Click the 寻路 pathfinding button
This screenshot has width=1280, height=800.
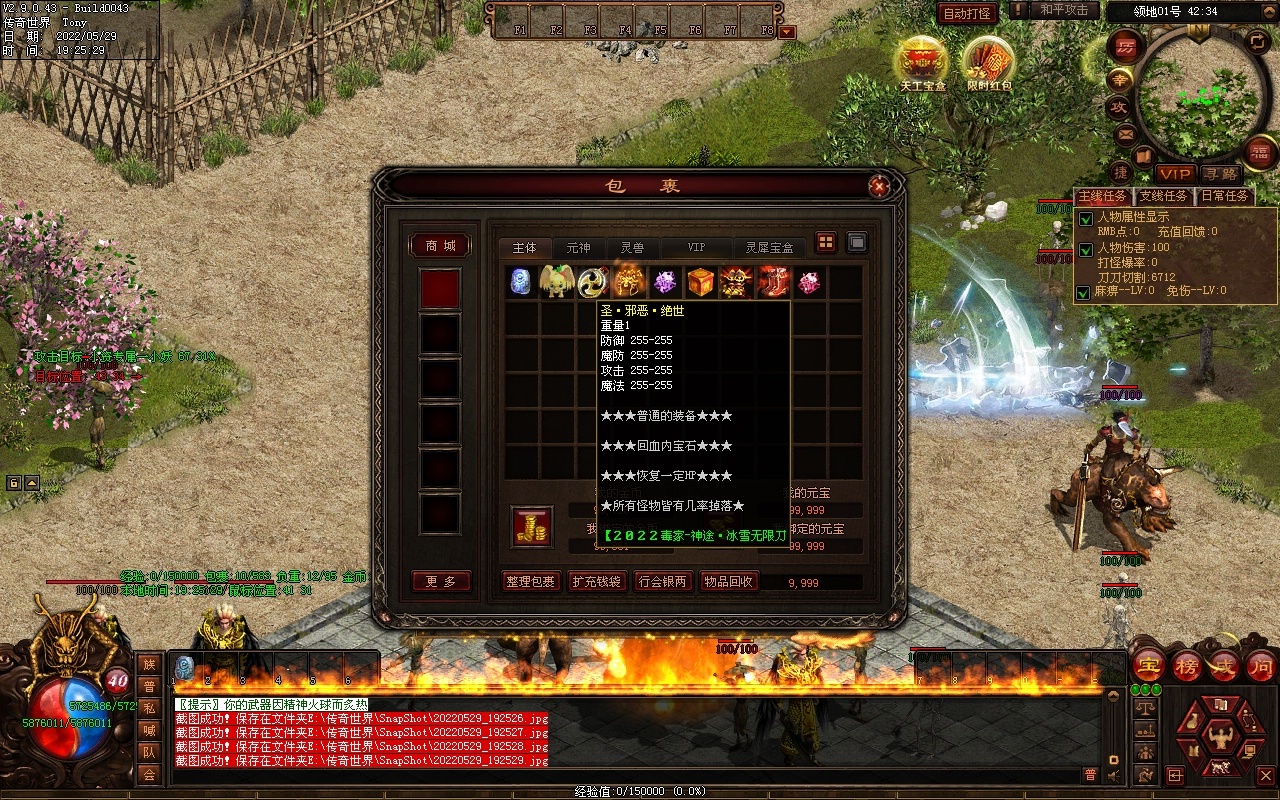coord(1220,175)
